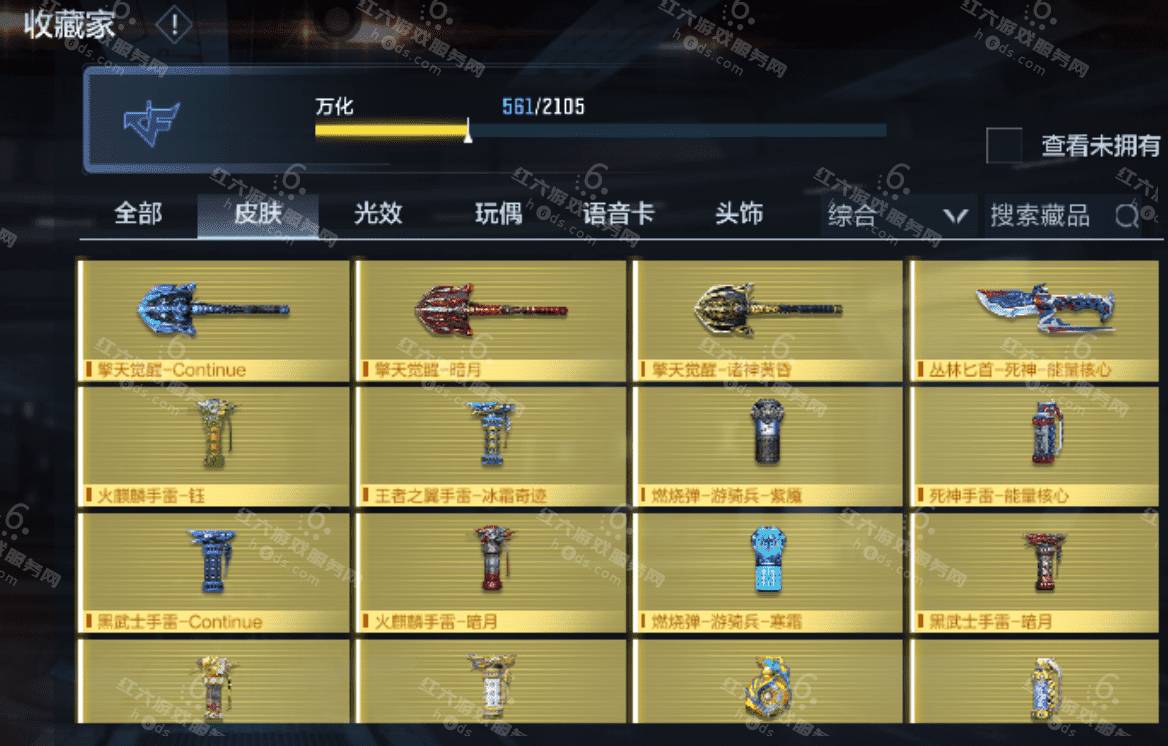Select the 王者之翼手雷-冰霜奇迹 grenade
The width and height of the screenshot is (1168, 746).
[x=491, y=446]
